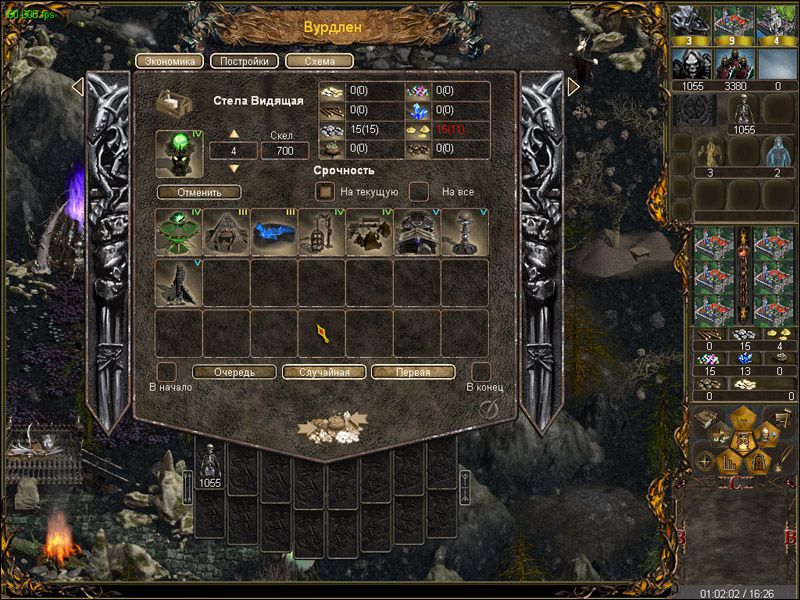Image resolution: width=800 pixels, height=600 pixels.
Task: Select the dark tower building icon
Action: 179,282
